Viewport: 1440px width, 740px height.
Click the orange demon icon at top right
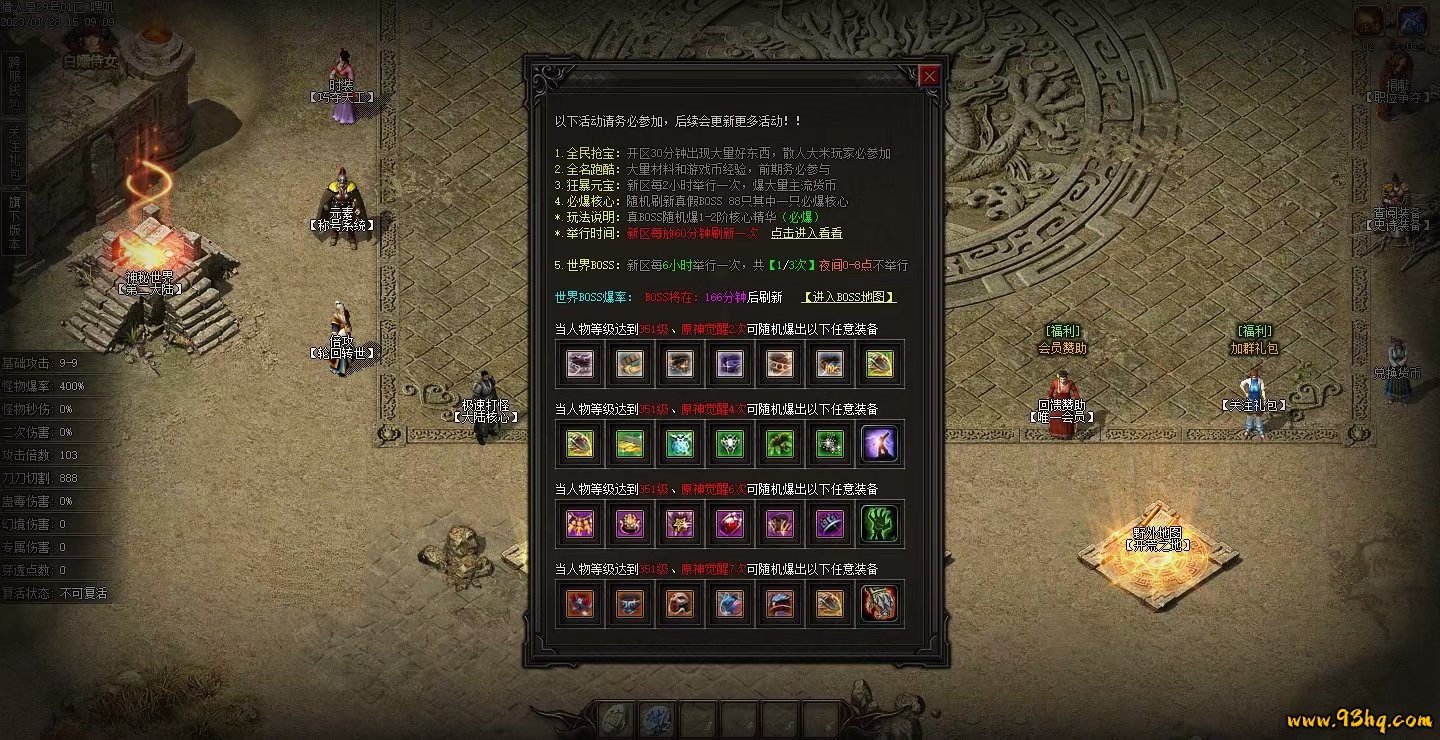point(1369,21)
